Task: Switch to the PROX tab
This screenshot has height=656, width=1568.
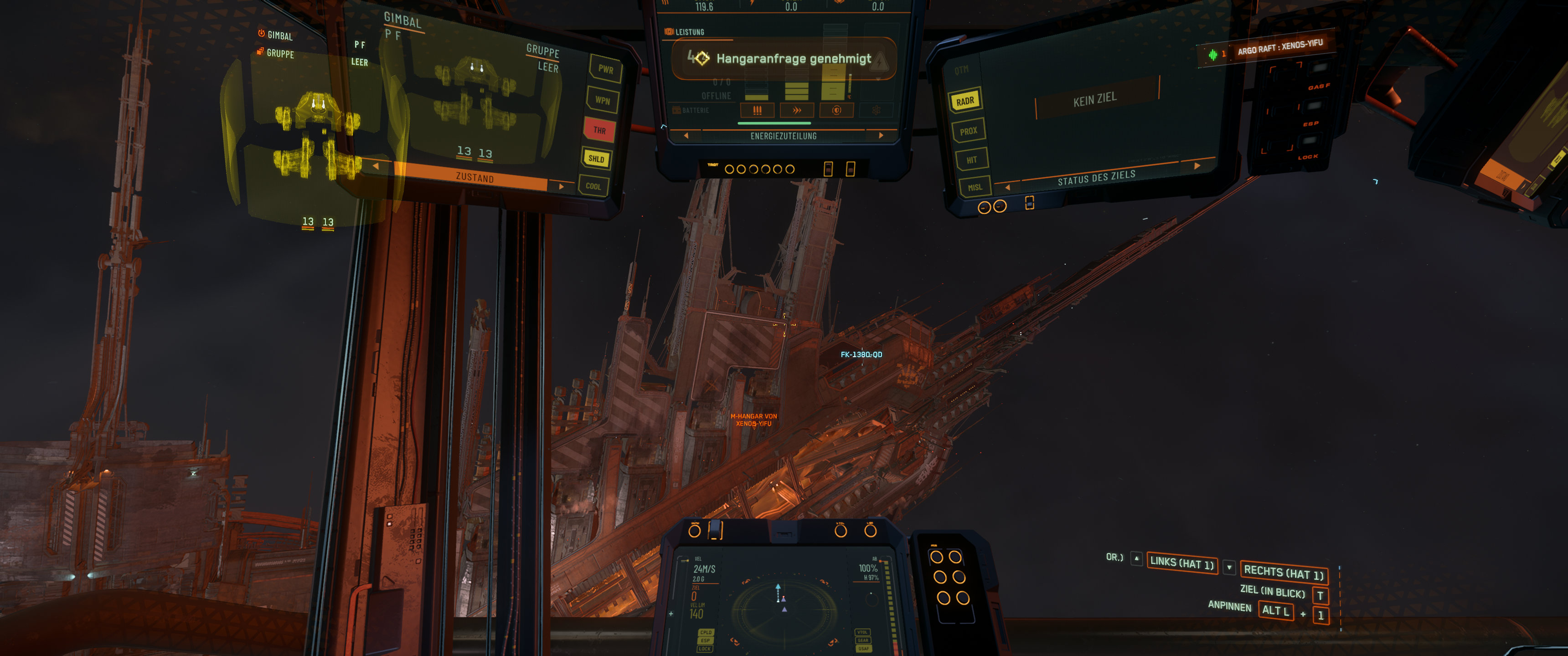Action: [x=969, y=131]
